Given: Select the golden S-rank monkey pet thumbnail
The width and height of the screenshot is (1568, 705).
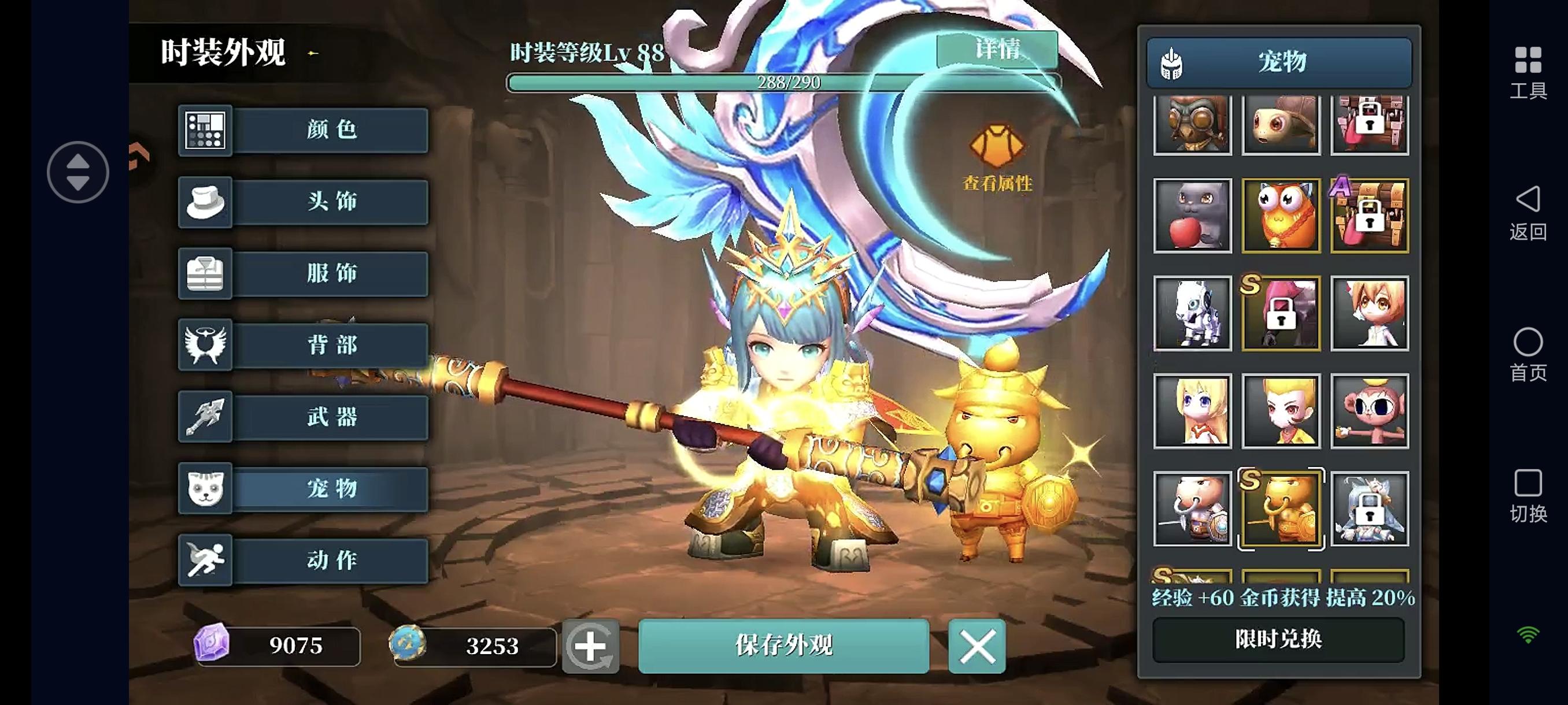Looking at the screenshot, I should coord(1280,510).
